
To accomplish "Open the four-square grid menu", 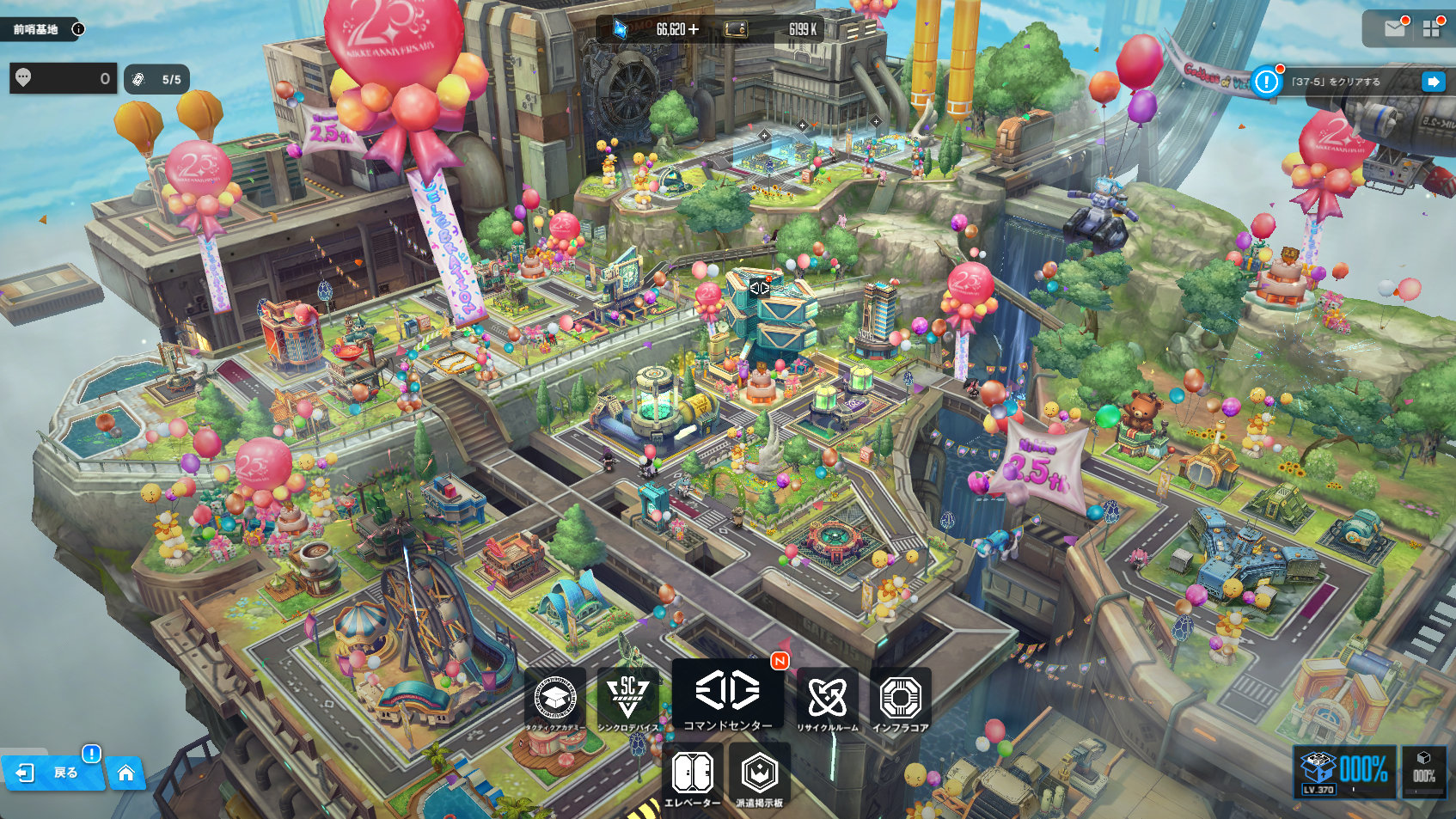I will point(1431,29).
